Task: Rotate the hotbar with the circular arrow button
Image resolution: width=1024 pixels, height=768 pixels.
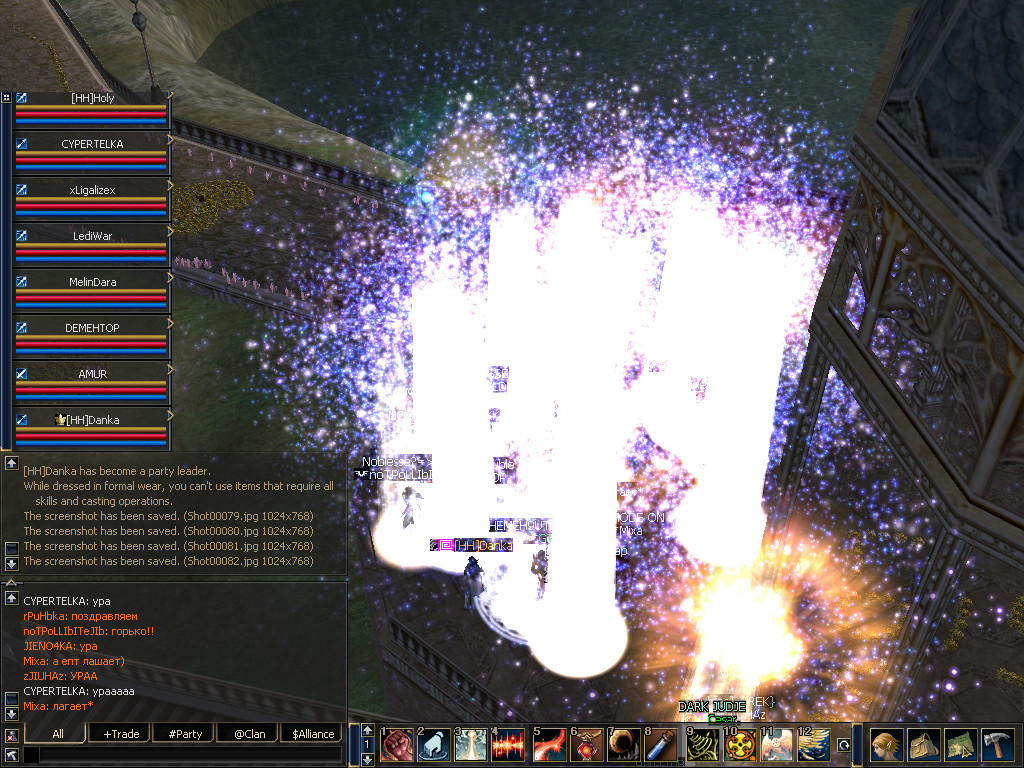Action: [844, 745]
